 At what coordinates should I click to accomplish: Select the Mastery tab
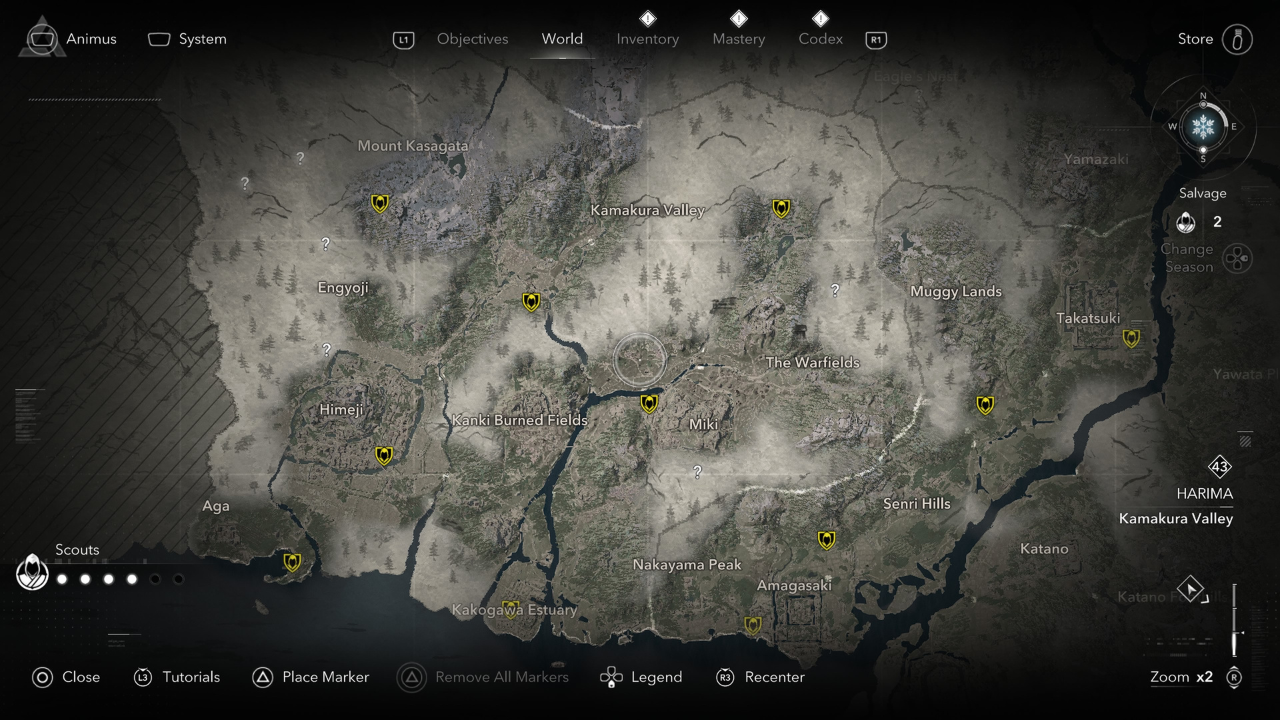click(738, 38)
